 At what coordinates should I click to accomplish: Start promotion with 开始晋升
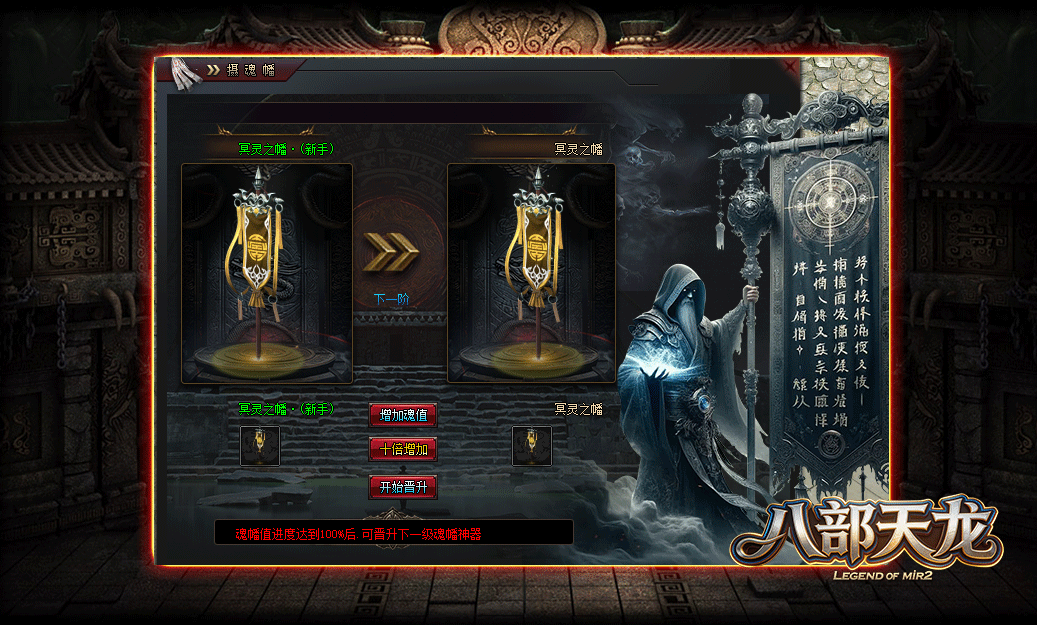click(x=403, y=487)
